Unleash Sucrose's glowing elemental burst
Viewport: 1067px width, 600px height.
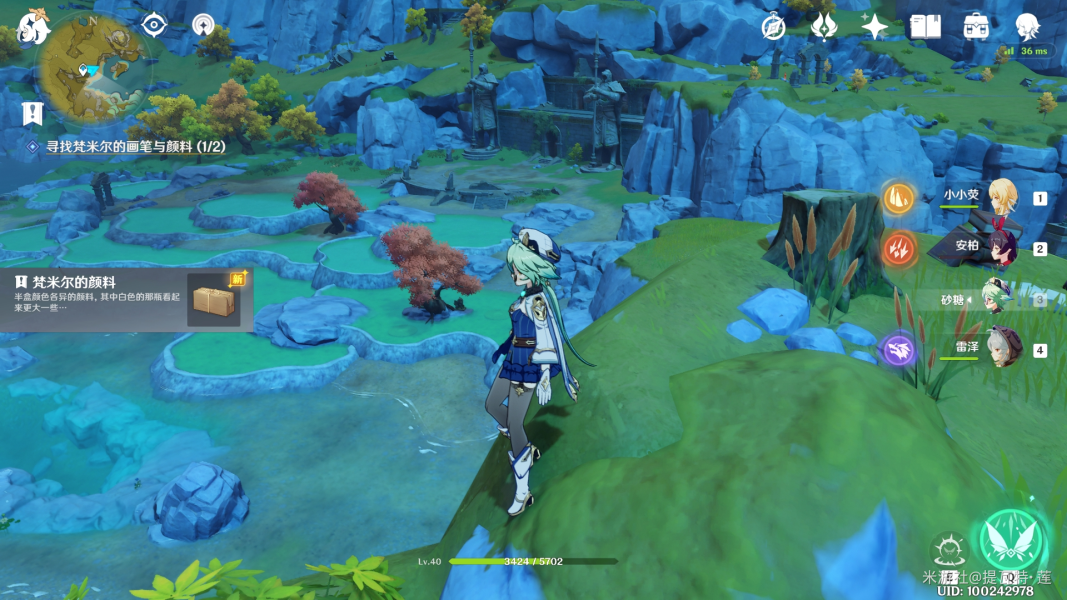coord(1011,542)
